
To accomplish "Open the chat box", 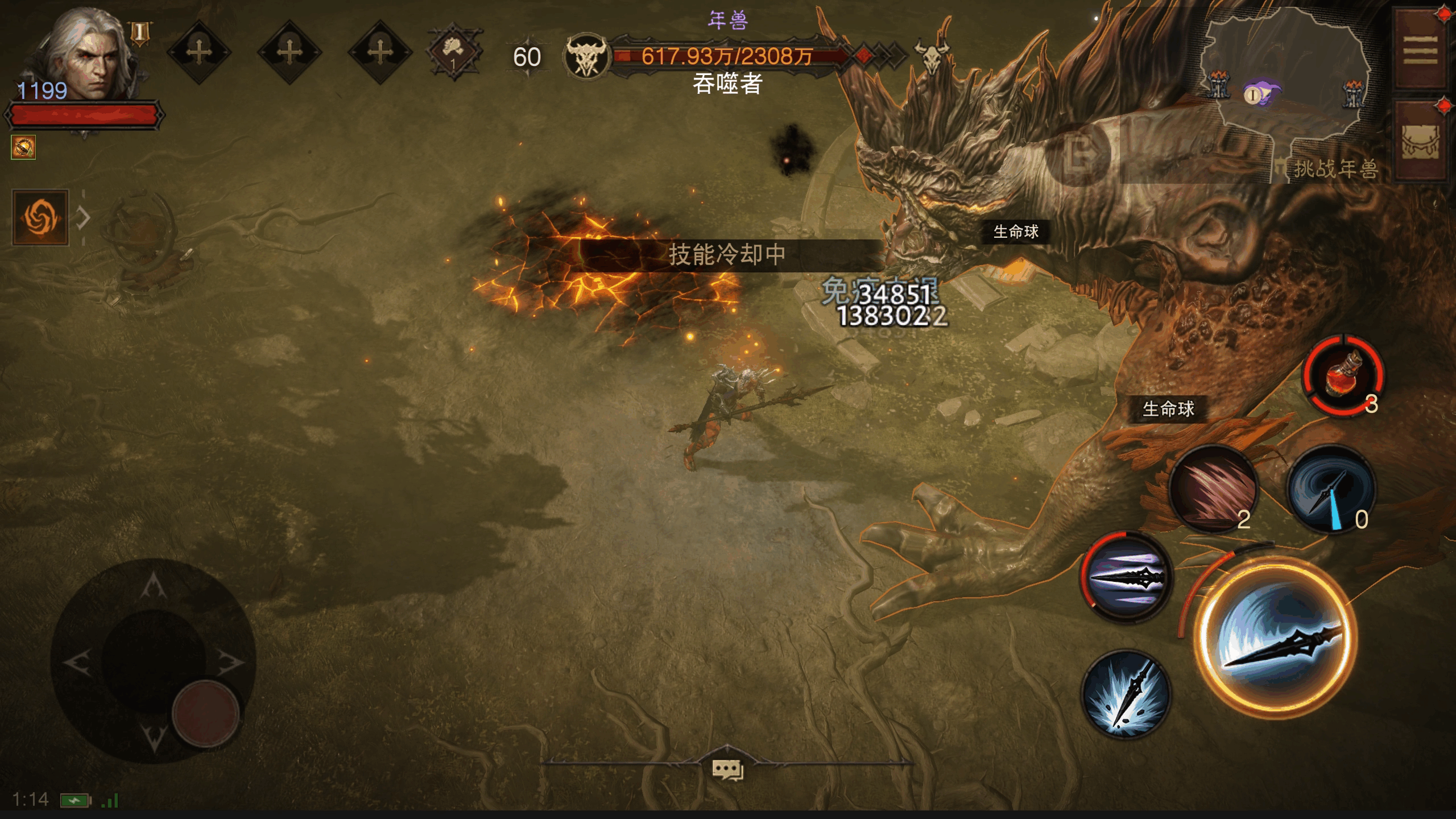I will point(727,770).
